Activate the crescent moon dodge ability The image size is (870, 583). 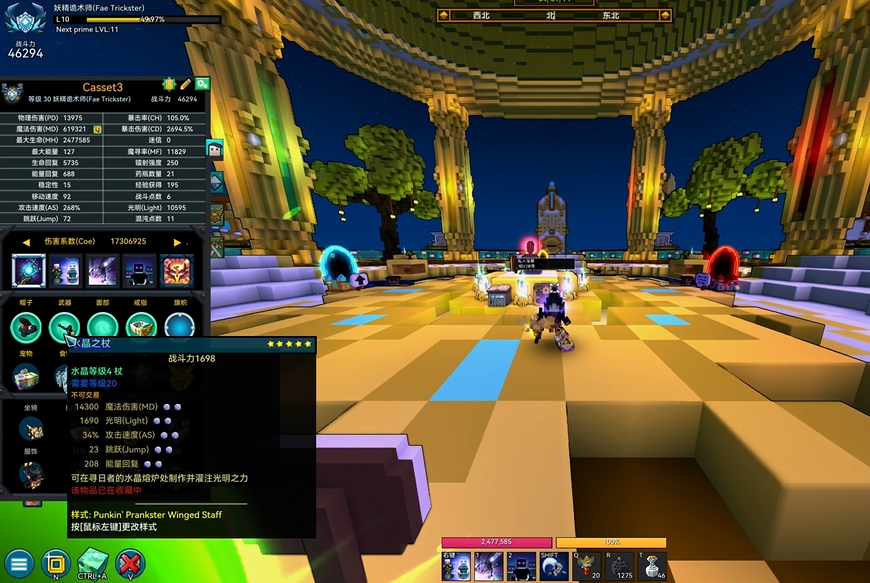553,565
